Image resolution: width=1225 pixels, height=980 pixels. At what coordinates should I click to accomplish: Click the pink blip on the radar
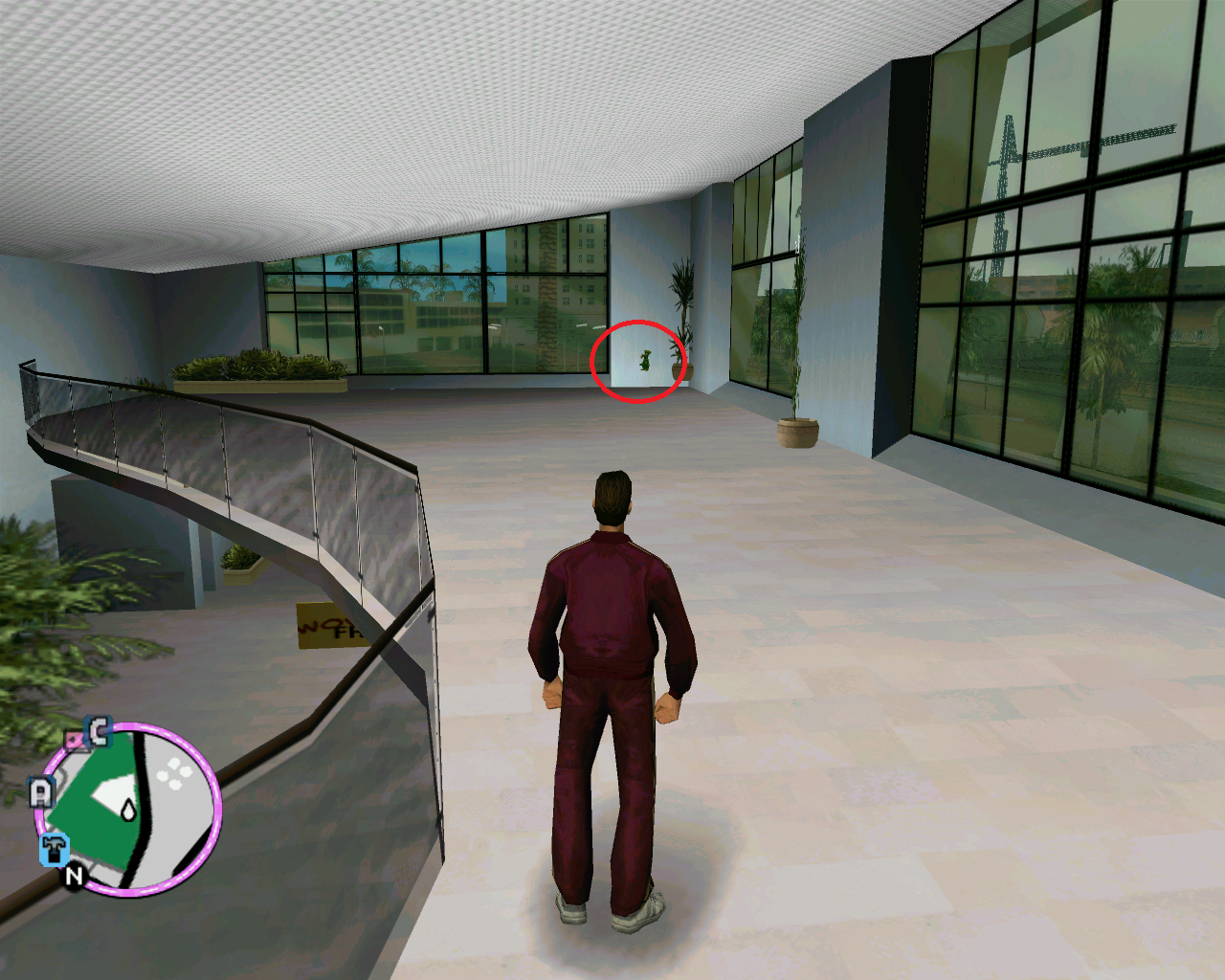[x=74, y=740]
